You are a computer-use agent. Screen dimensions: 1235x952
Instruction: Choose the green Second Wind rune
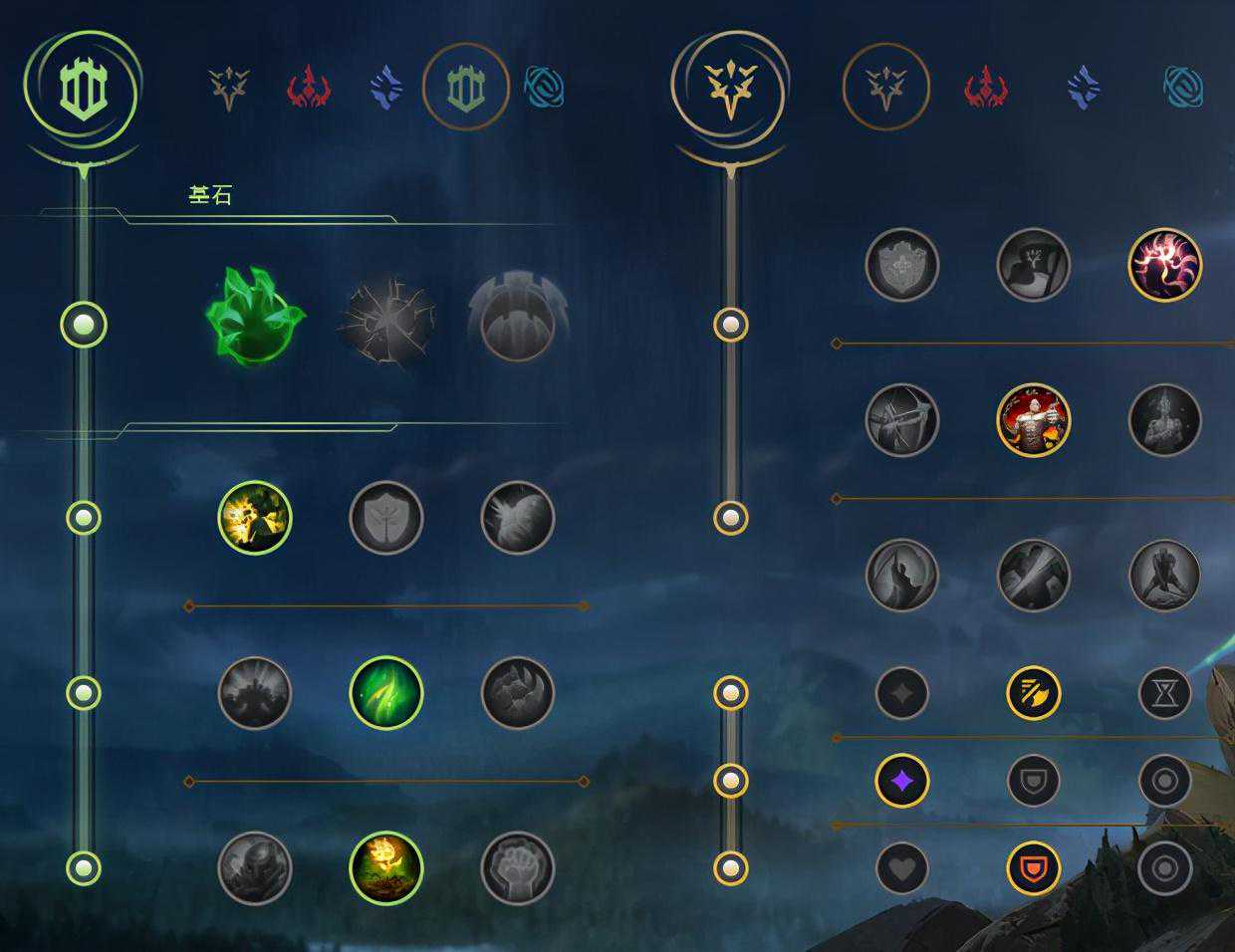coord(386,693)
